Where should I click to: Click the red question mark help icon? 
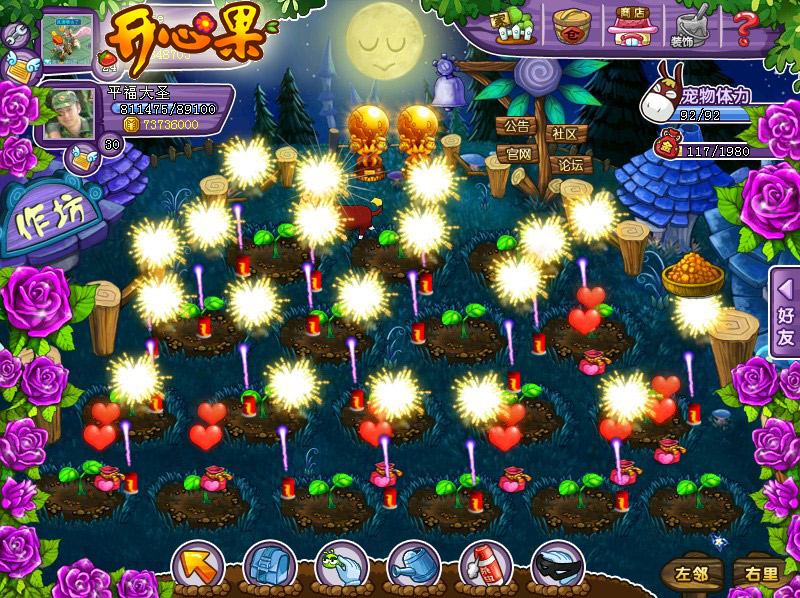(744, 26)
